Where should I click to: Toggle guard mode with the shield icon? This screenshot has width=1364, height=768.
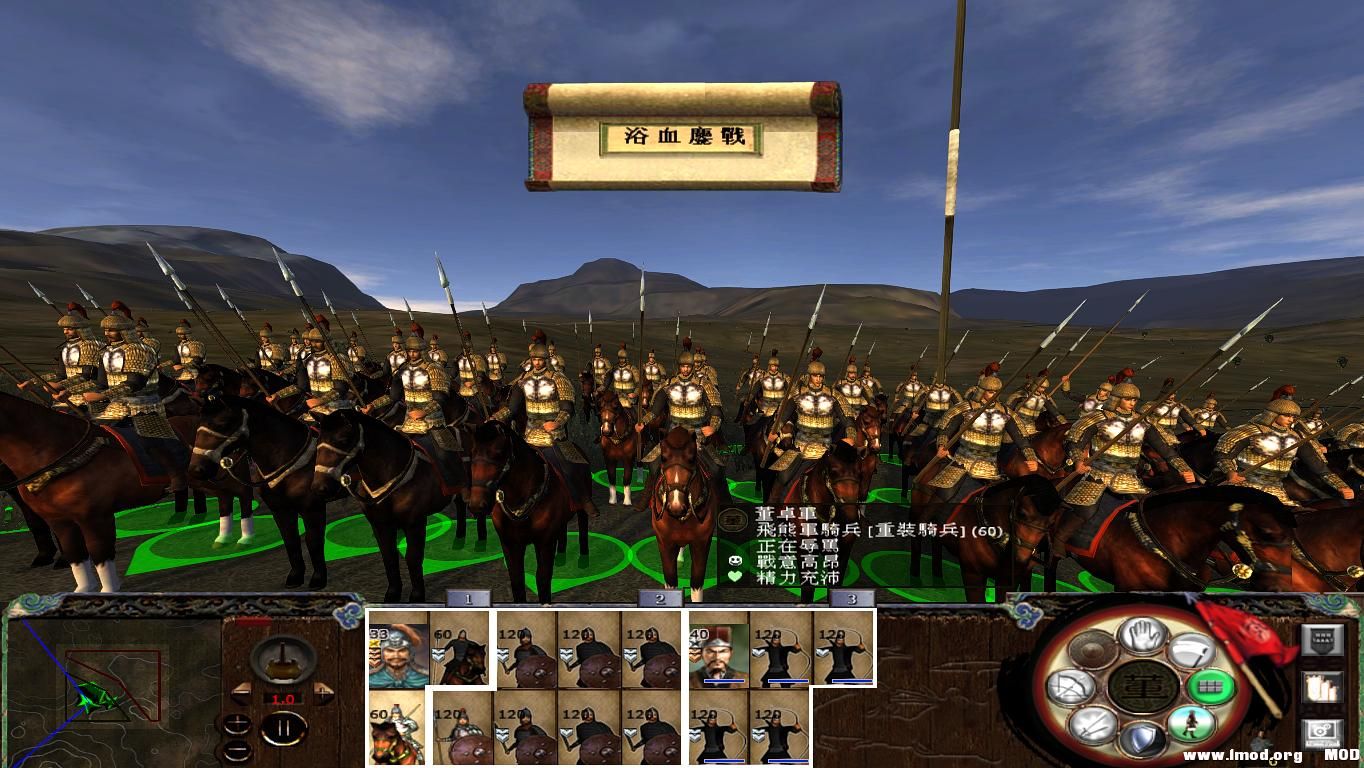tap(1145, 736)
